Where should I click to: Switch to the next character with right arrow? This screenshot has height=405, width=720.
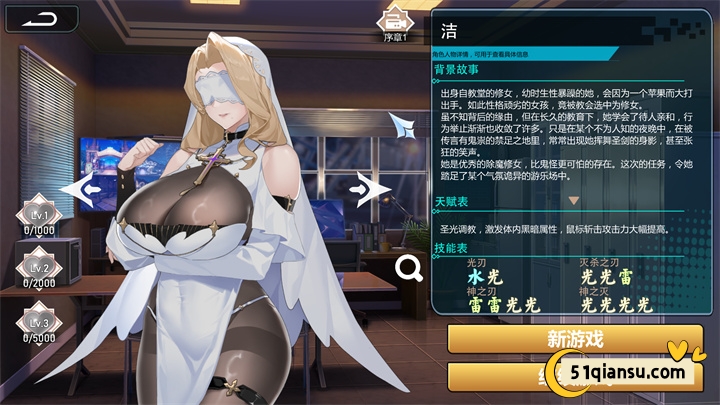372,187
